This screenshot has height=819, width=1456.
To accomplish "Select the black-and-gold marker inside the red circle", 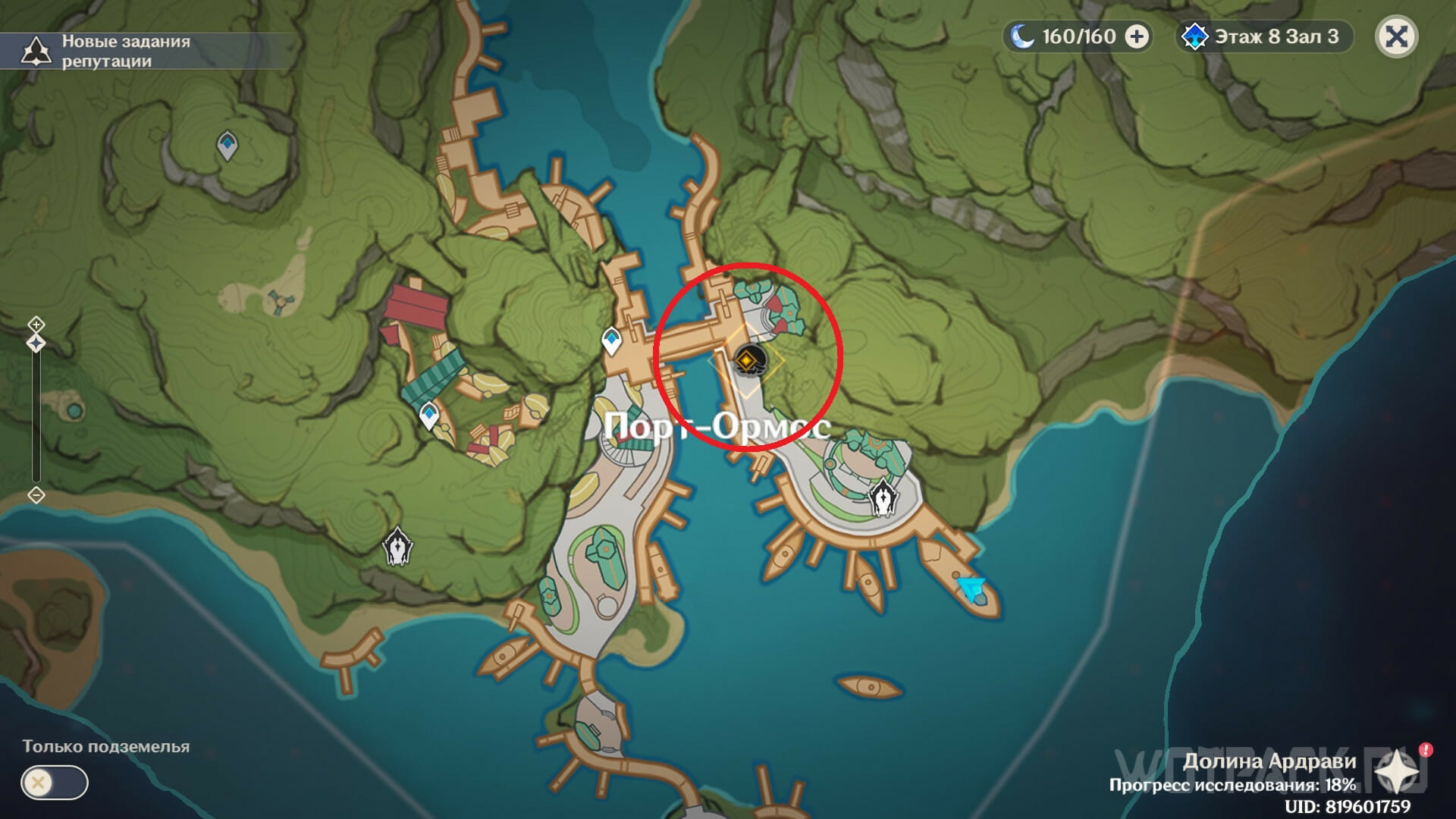I will pos(748,360).
